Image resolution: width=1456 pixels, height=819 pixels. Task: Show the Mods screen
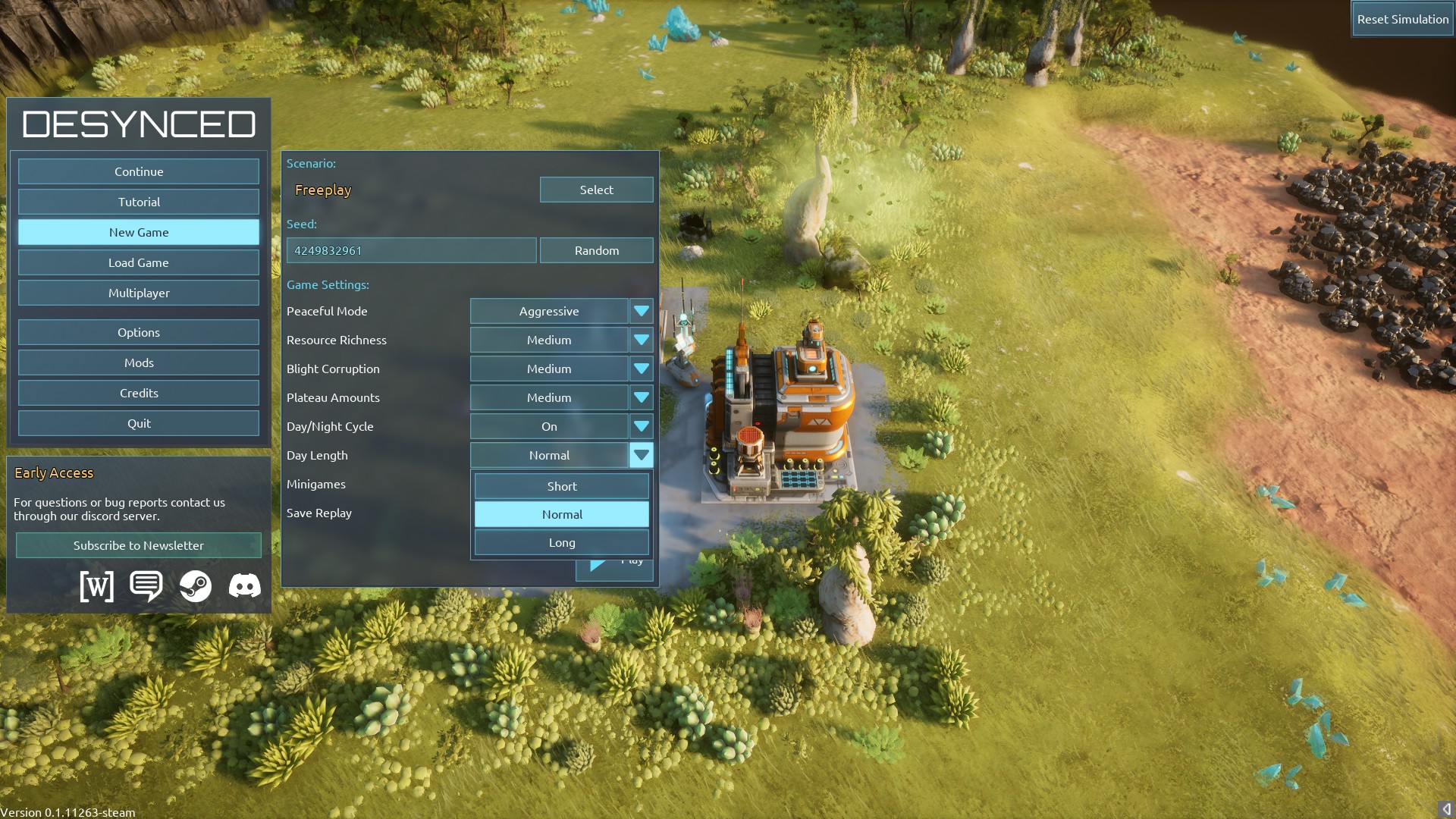click(139, 362)
